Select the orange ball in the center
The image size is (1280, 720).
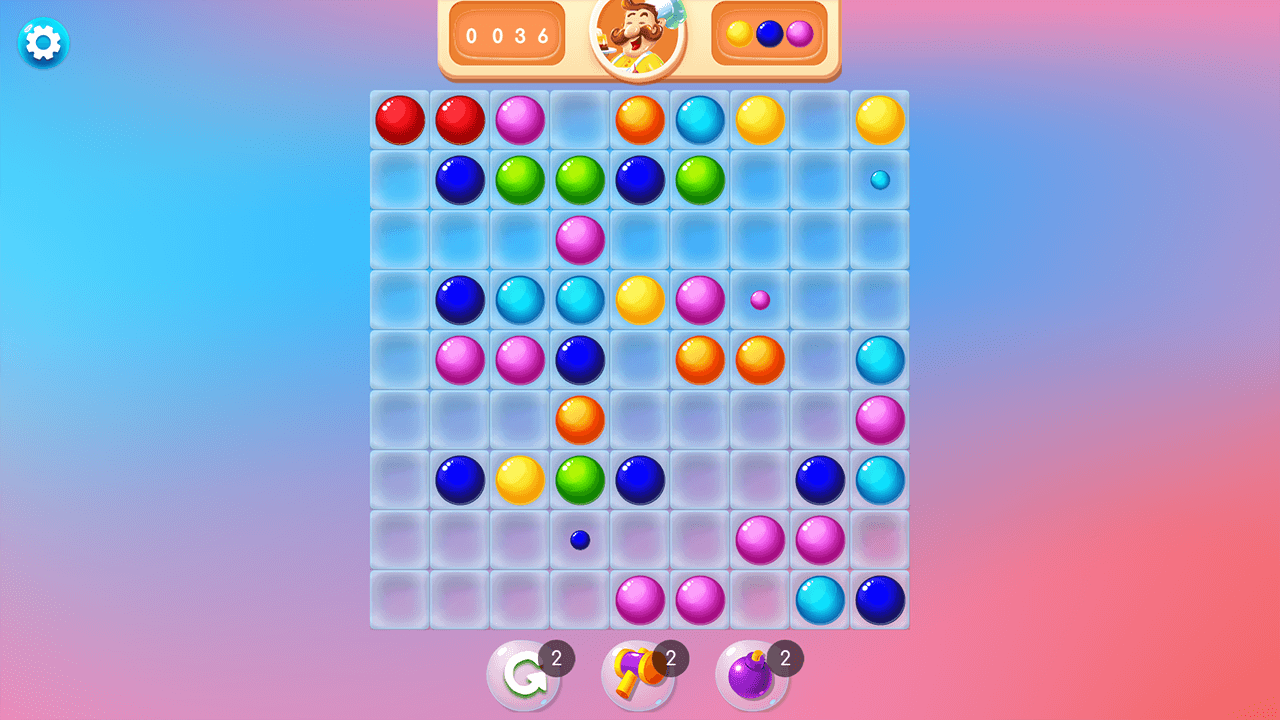579,421
